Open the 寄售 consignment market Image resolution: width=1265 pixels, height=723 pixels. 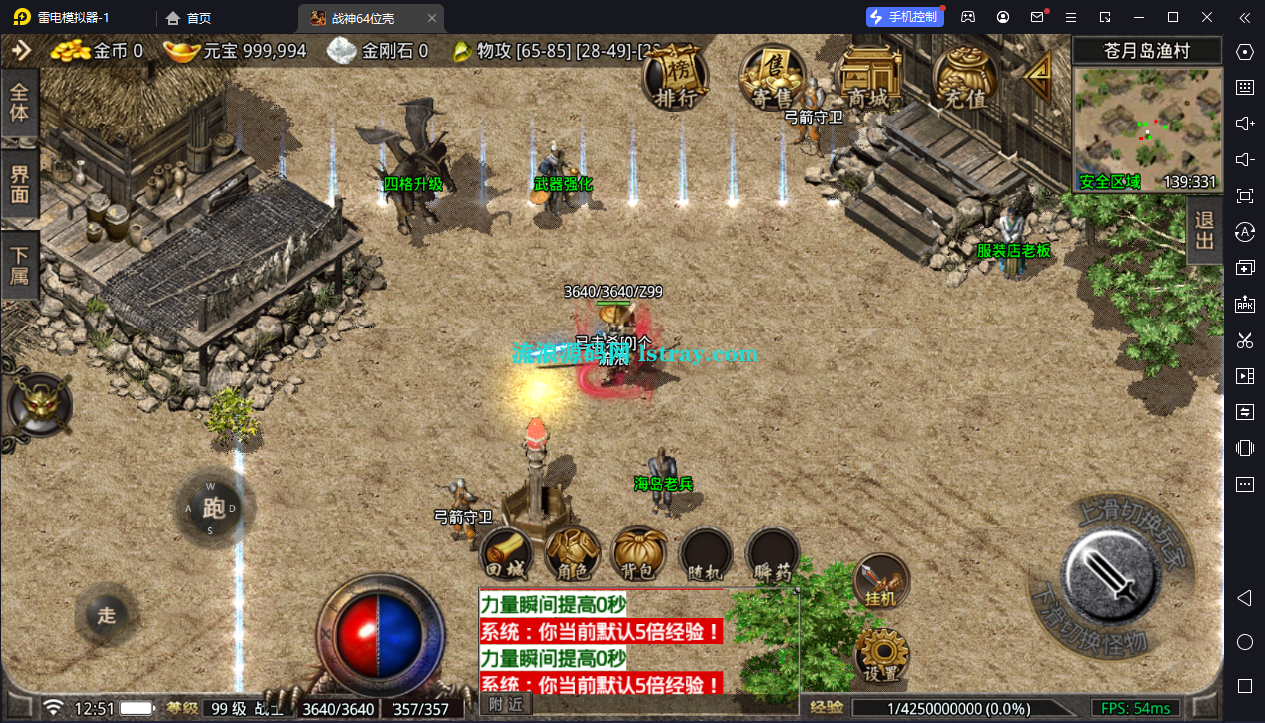773,77
